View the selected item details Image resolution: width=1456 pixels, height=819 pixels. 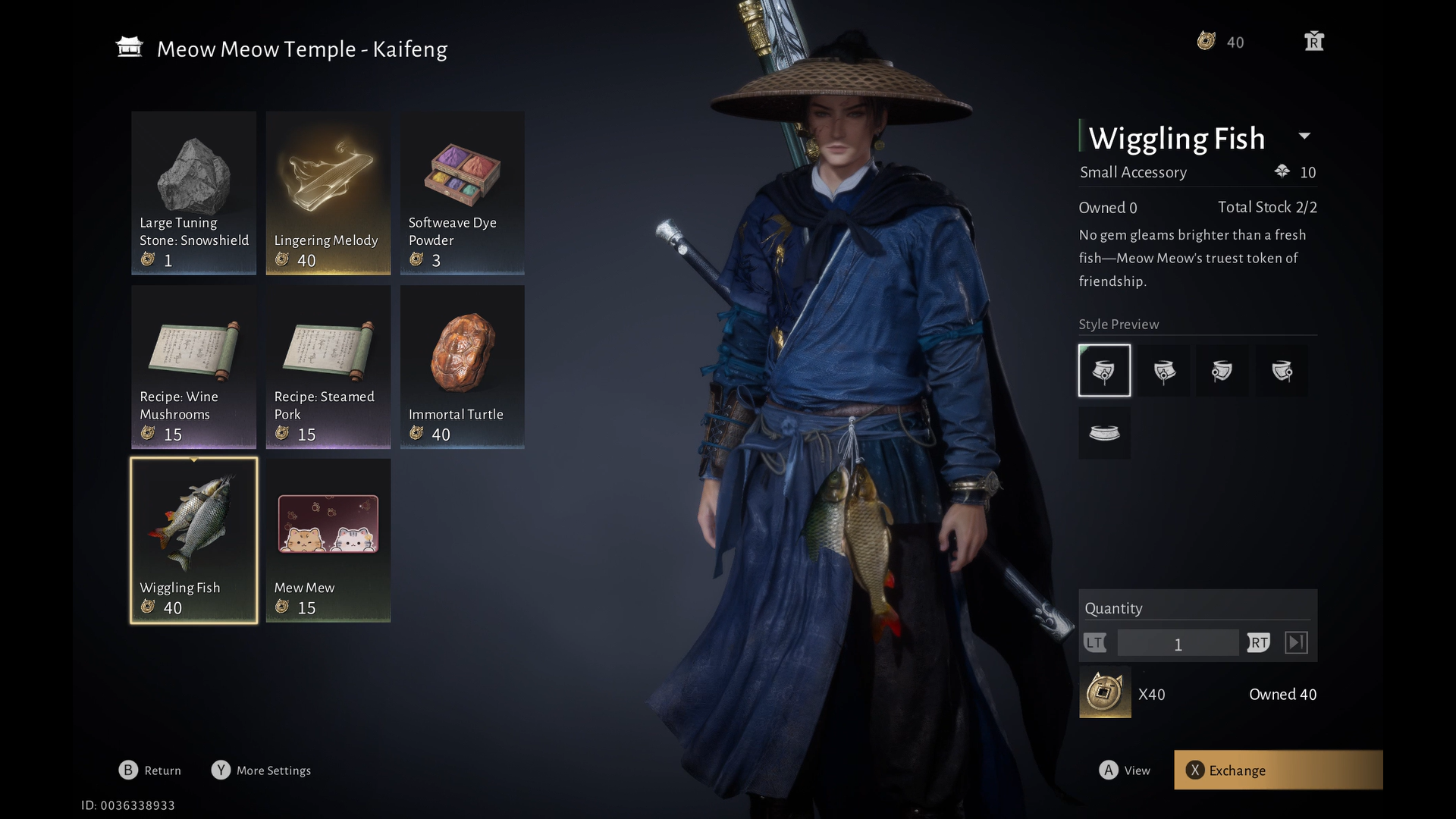click(x=1125, y=770)
